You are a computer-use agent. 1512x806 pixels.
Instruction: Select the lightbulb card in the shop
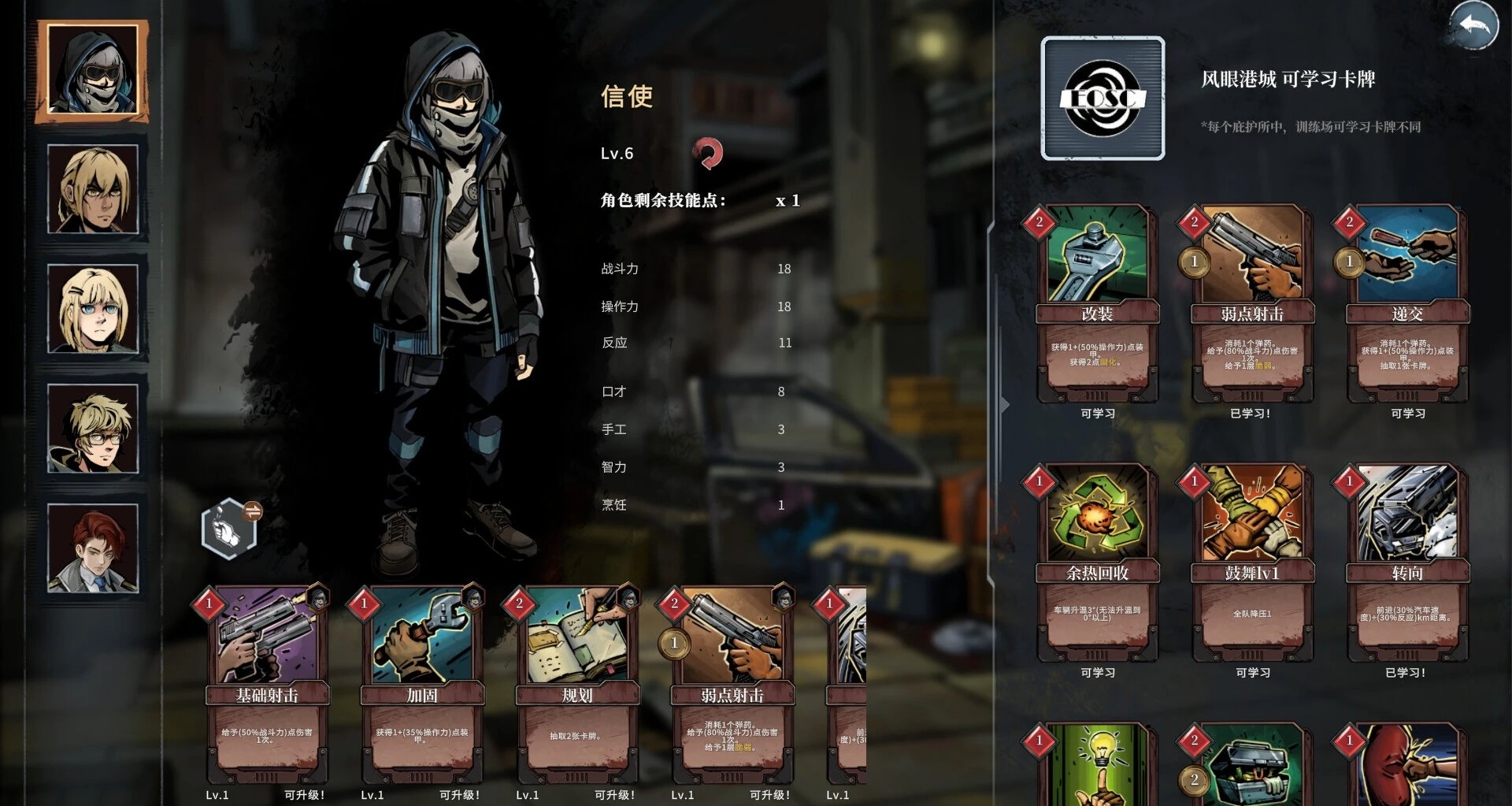(x=1097, y=764)
